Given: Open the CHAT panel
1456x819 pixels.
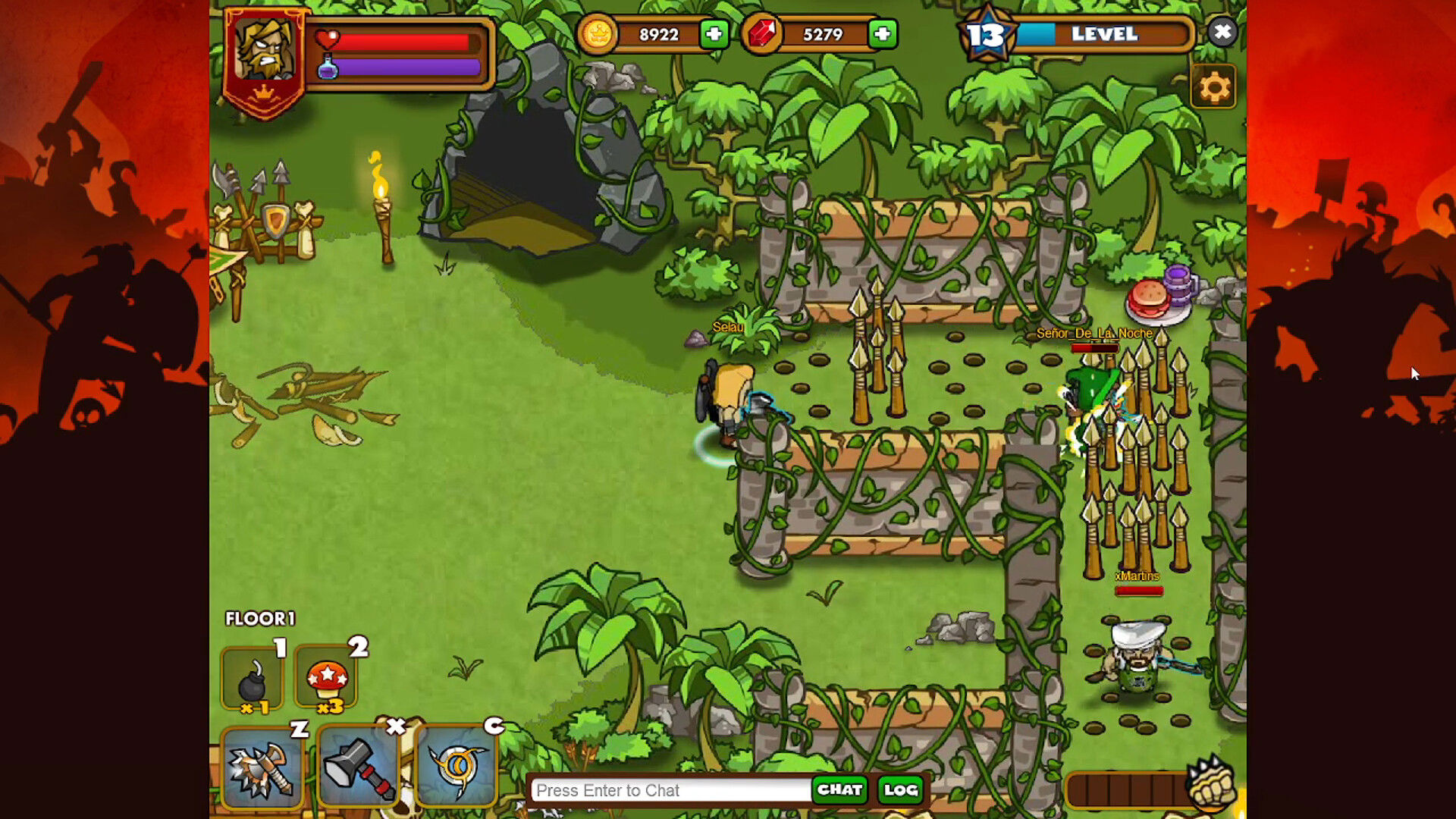Looking at the screenshot, I should (x=839, y=790).
